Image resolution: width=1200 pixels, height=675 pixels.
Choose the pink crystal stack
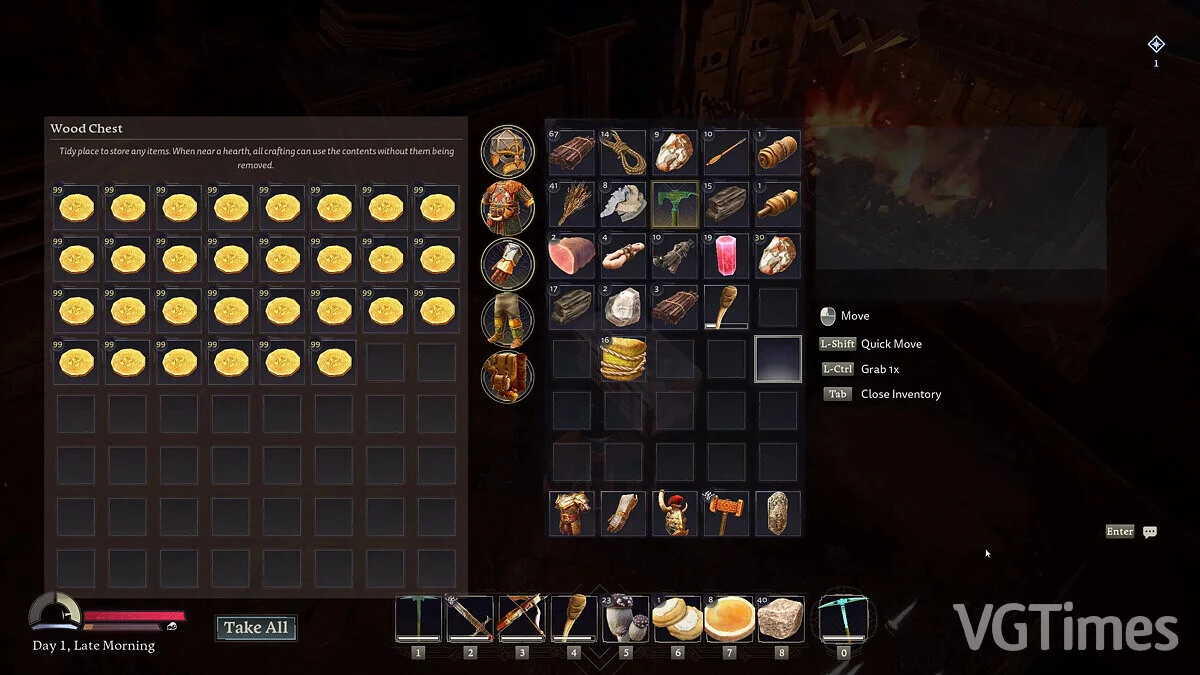(726, 256)
